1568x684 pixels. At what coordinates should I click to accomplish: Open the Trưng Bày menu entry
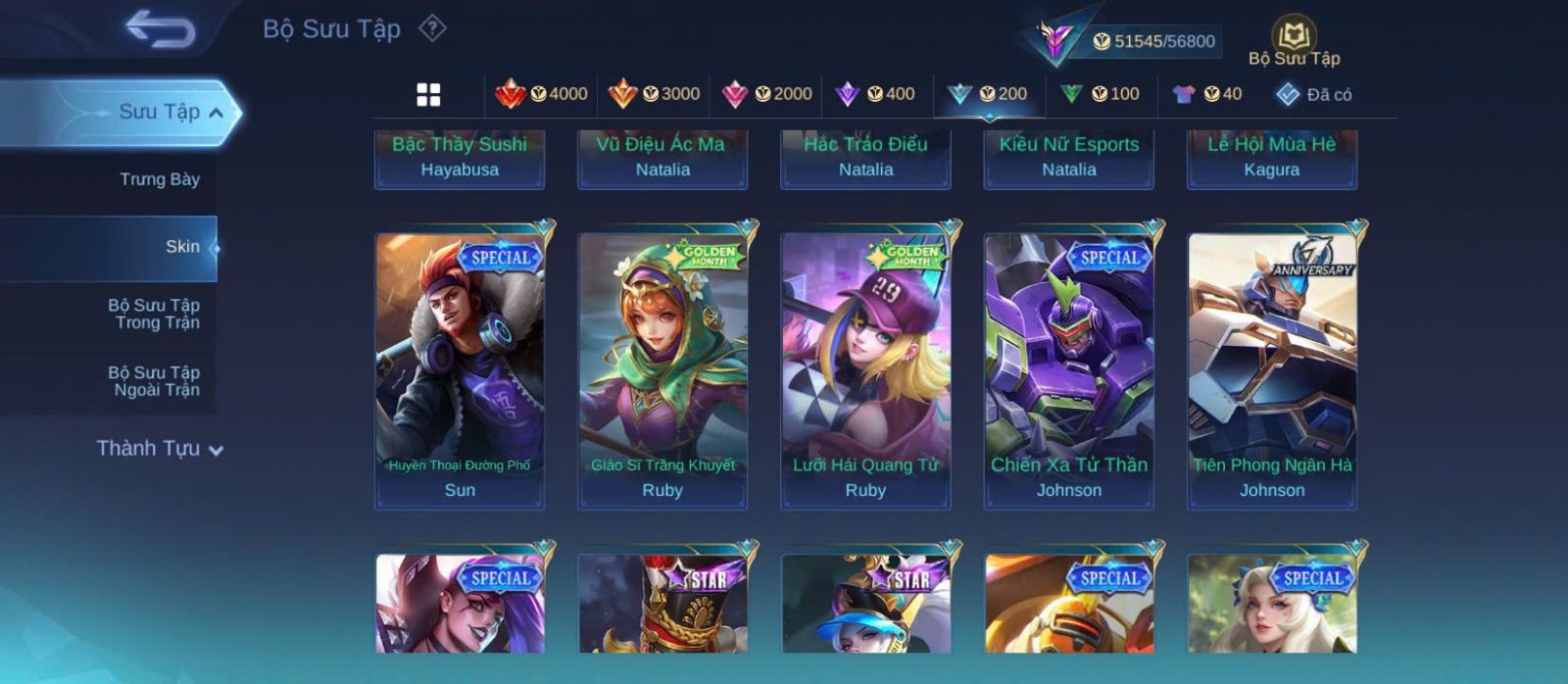point(159,179)
